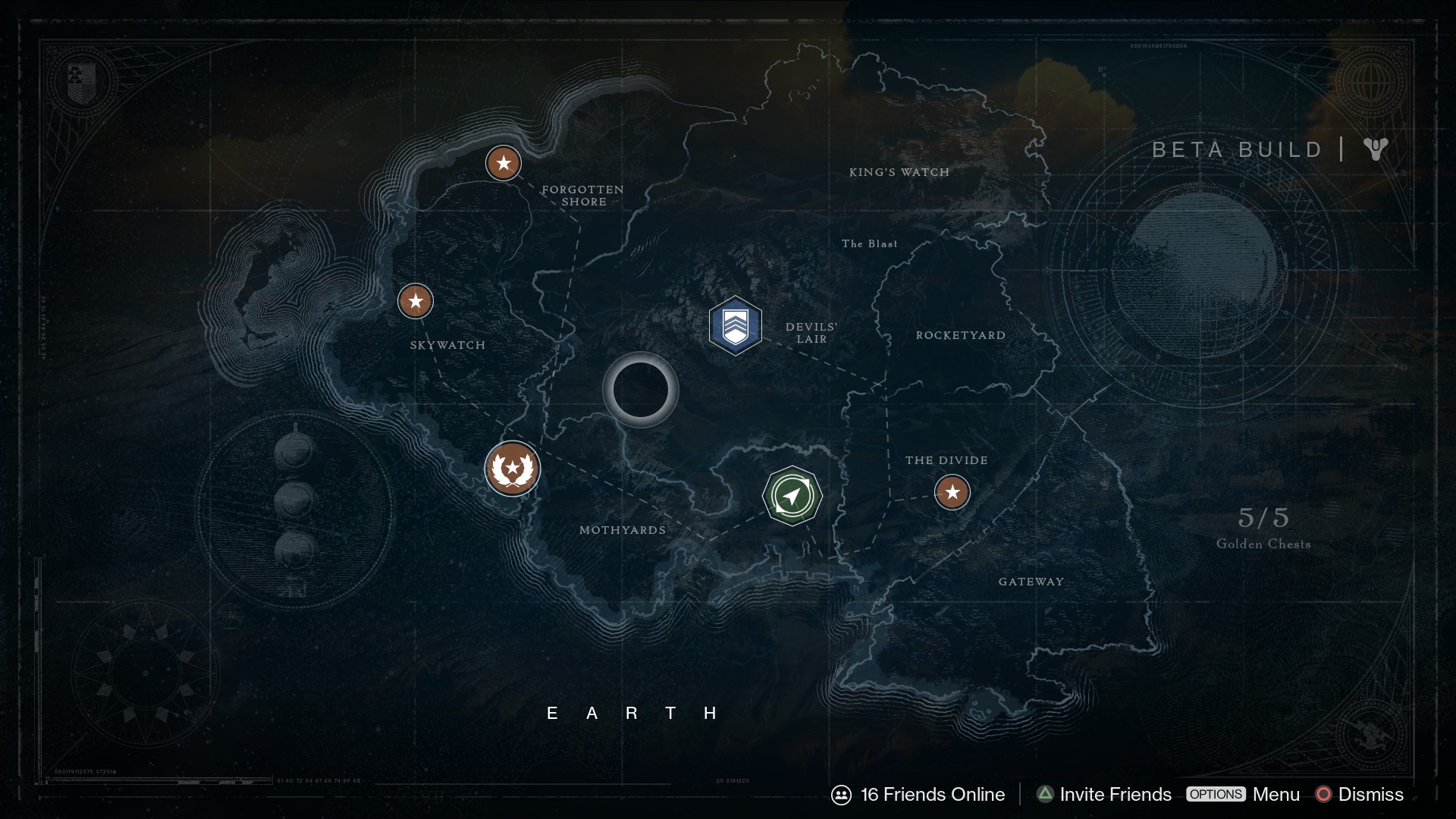Open the green patrol mission node
The height and width of the screenshot is (819, 1456).
click(793, 495)
